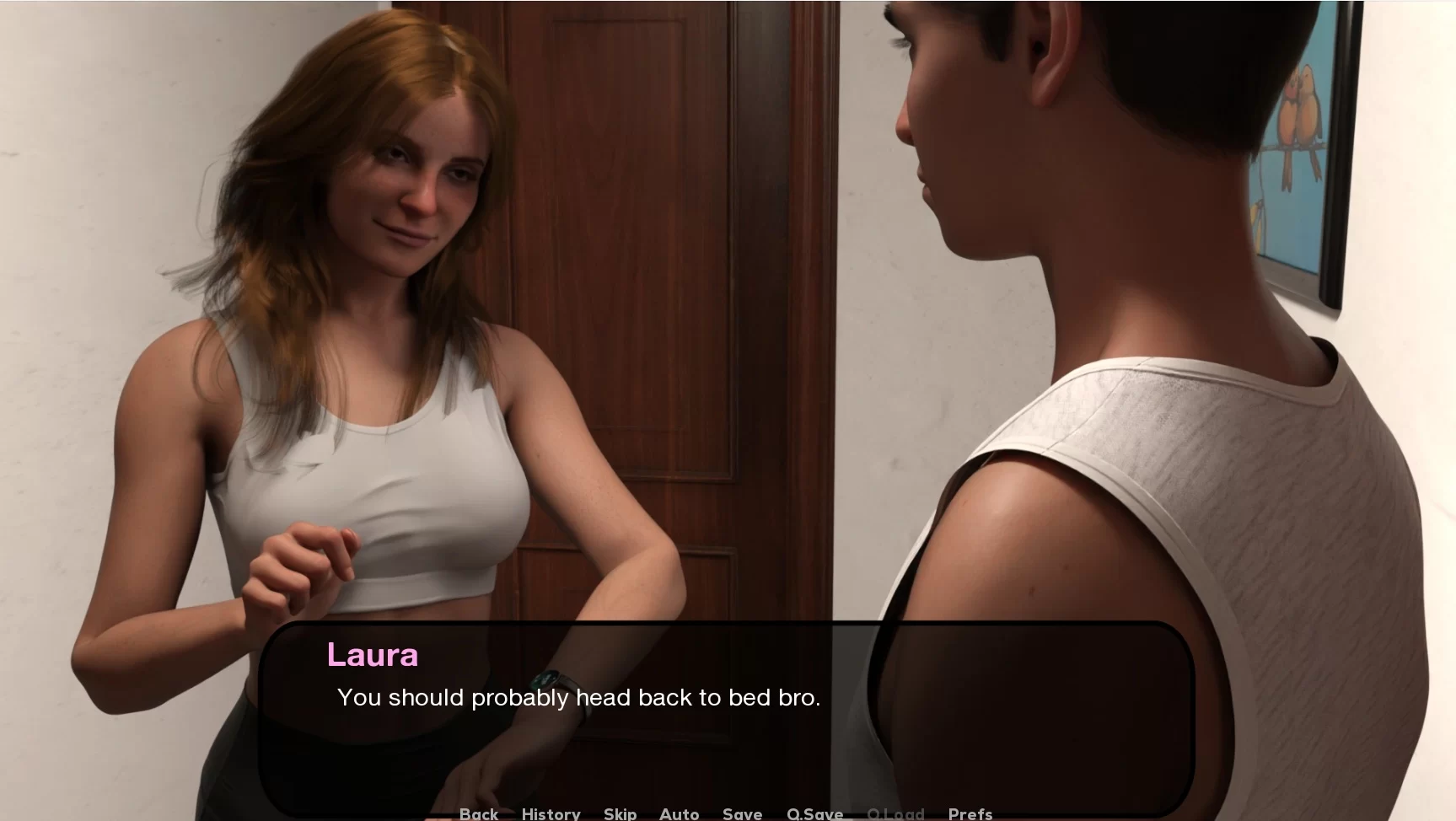Quick load with Q.Load
Screen dimensions: 1456x821
pyautogui.click(x=895, y=813)
